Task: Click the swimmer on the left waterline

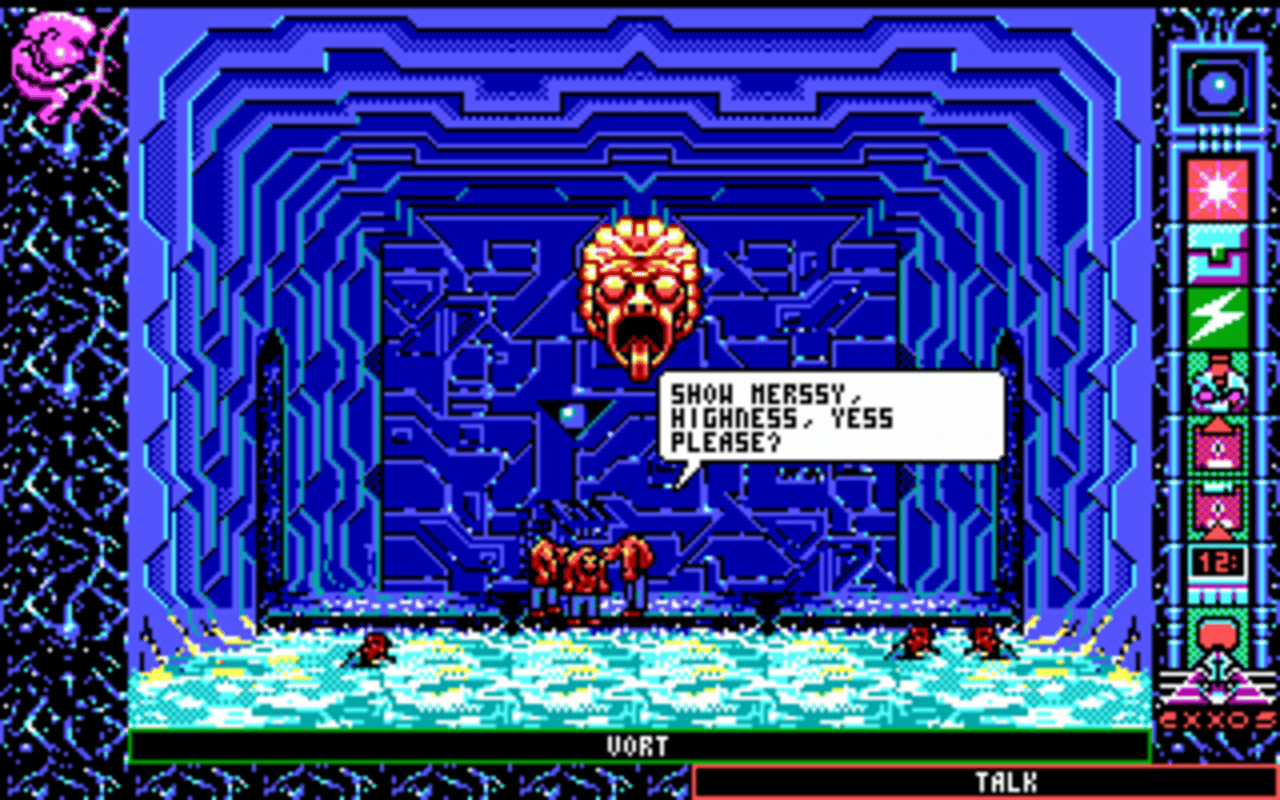Action: coord(375,650)
